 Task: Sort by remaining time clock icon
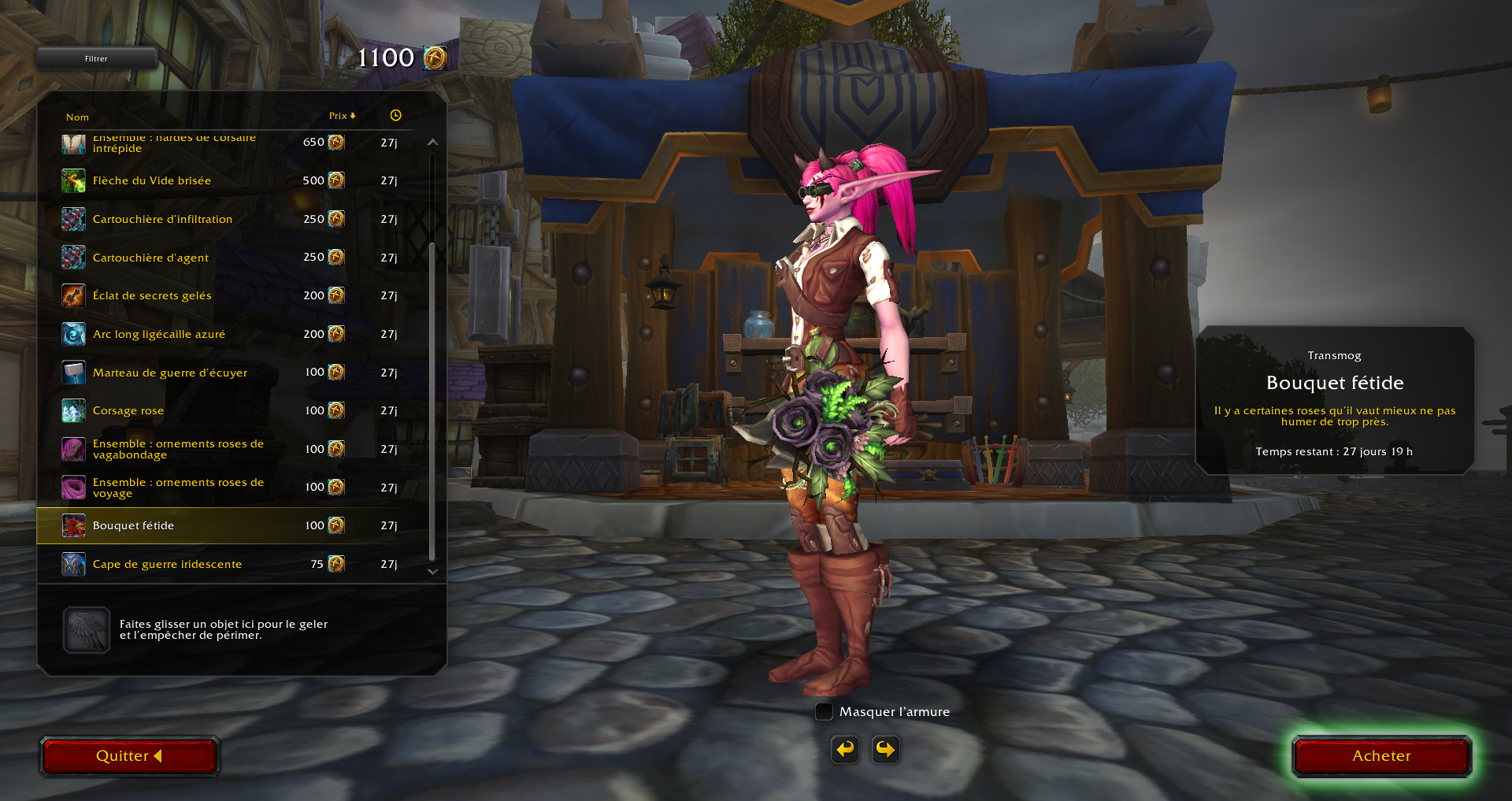pyautogui.click(x=395, y=116)
